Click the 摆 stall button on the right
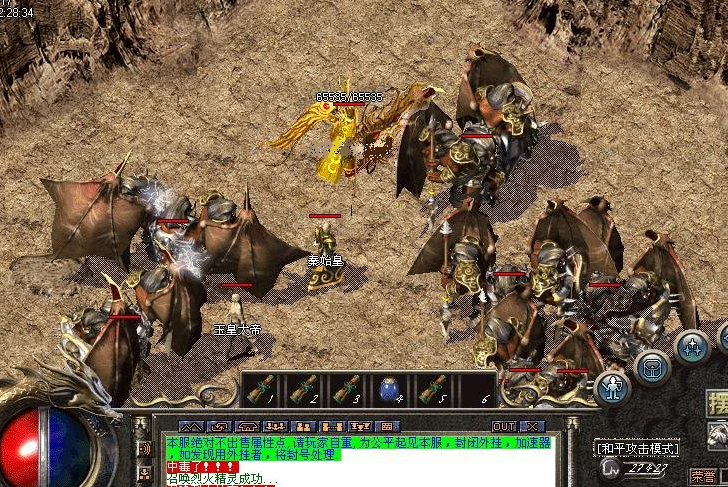 click(717, 404)
